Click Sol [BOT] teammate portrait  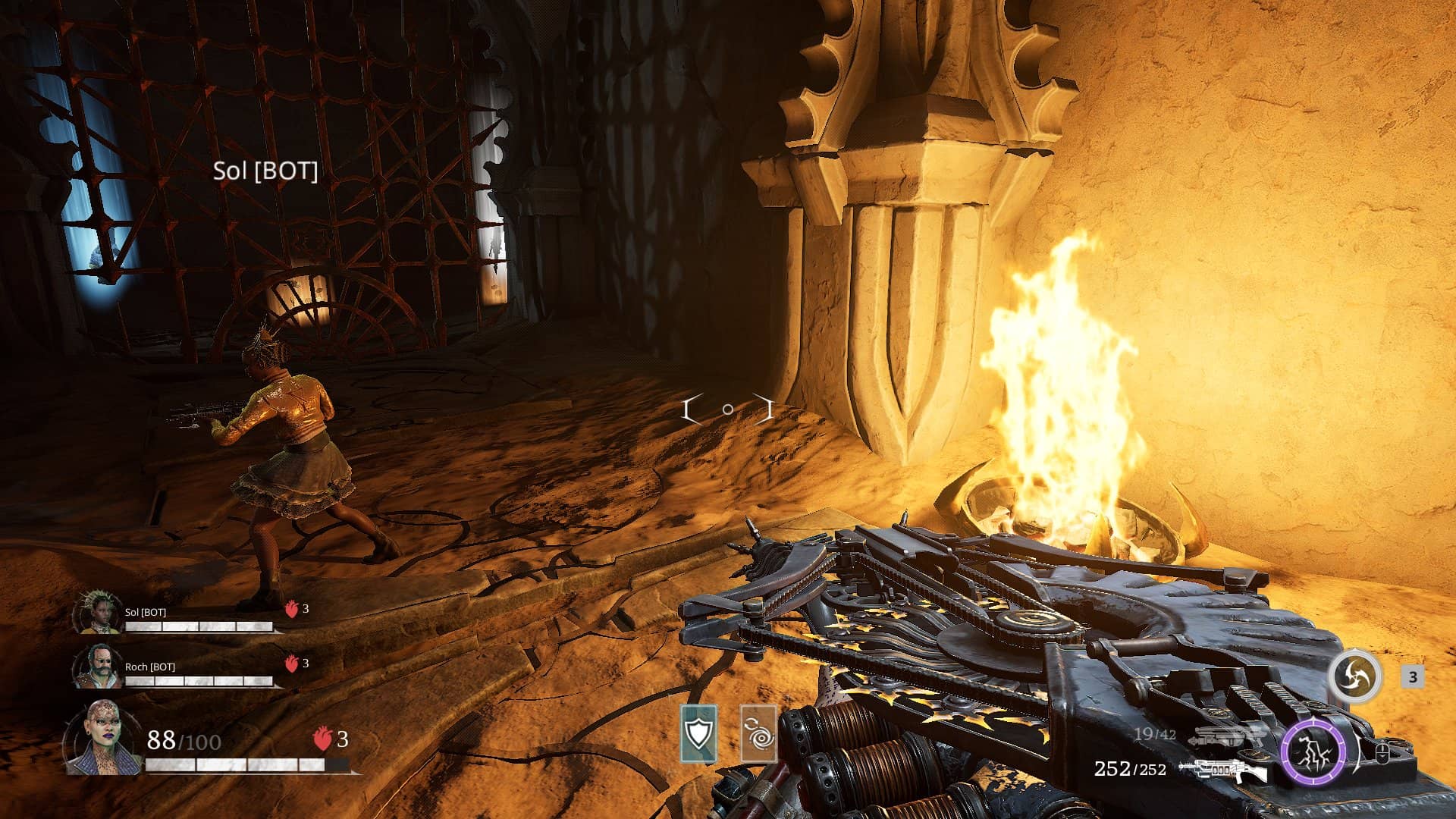tap(99, 613)
